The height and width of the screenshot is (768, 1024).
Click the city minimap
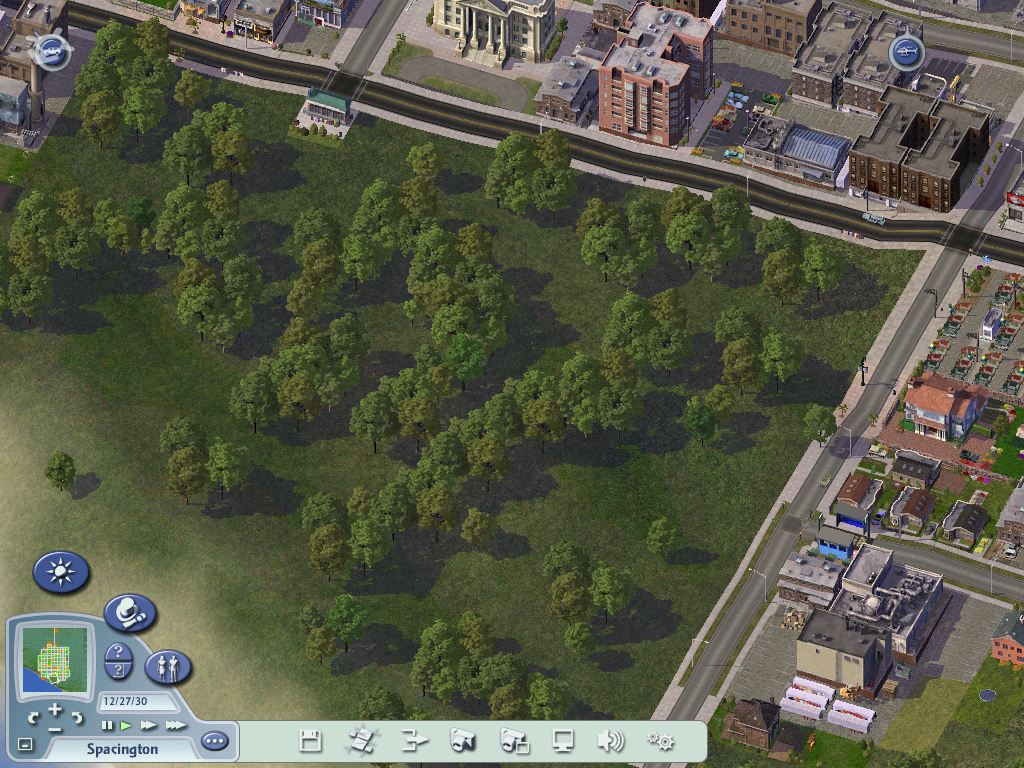[56, 658]
